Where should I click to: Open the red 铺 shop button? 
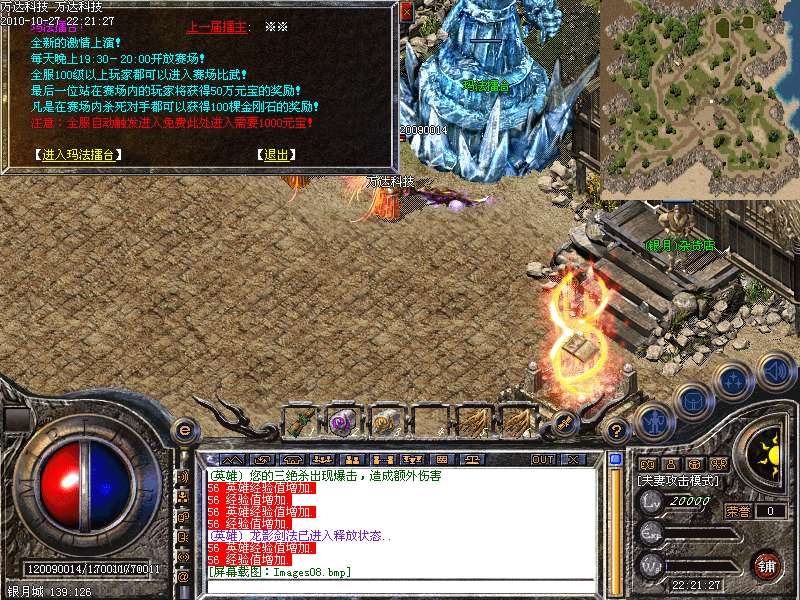(x=768, y=564)
